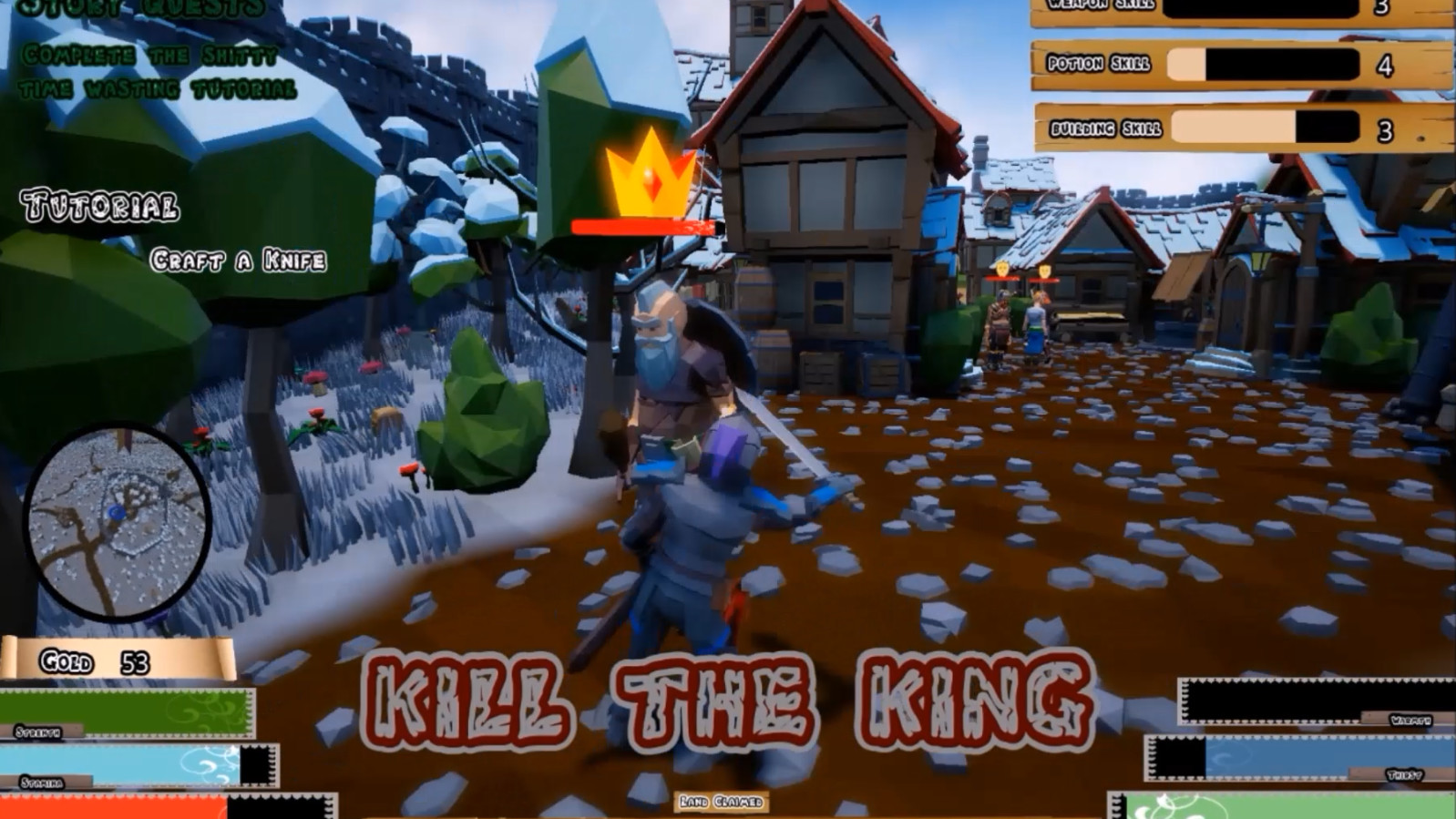This screenshot has width=1456, height=819.
Task: Click the player's blue dot on the minimap
Action: 116,511
